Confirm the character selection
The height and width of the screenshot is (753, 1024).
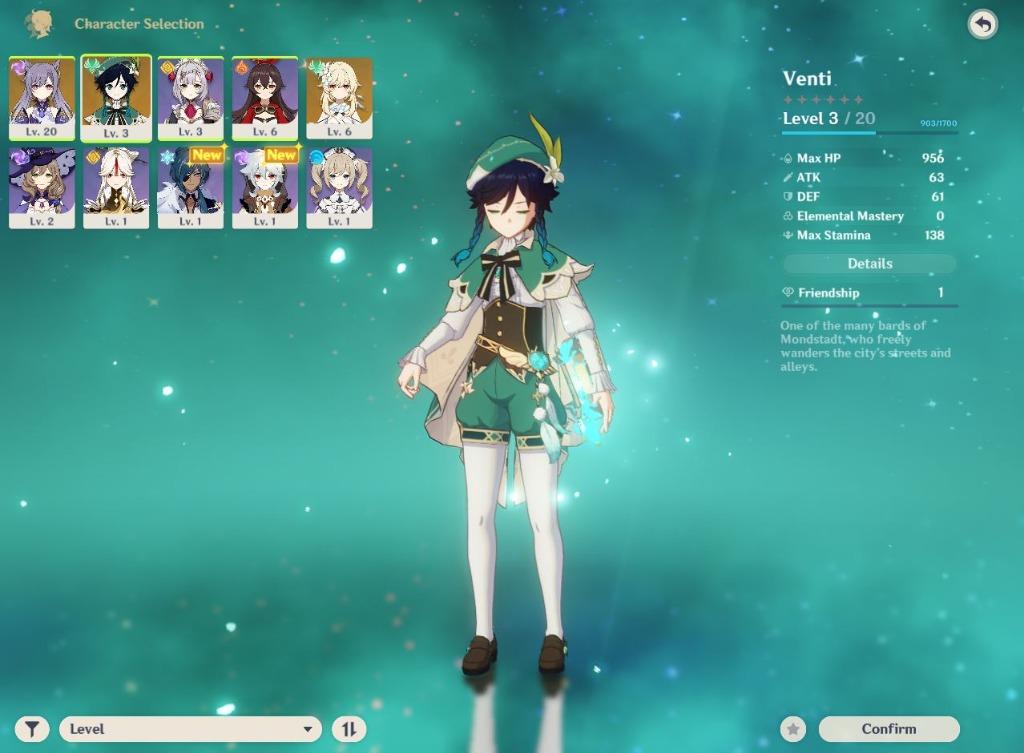coord(888,729)
